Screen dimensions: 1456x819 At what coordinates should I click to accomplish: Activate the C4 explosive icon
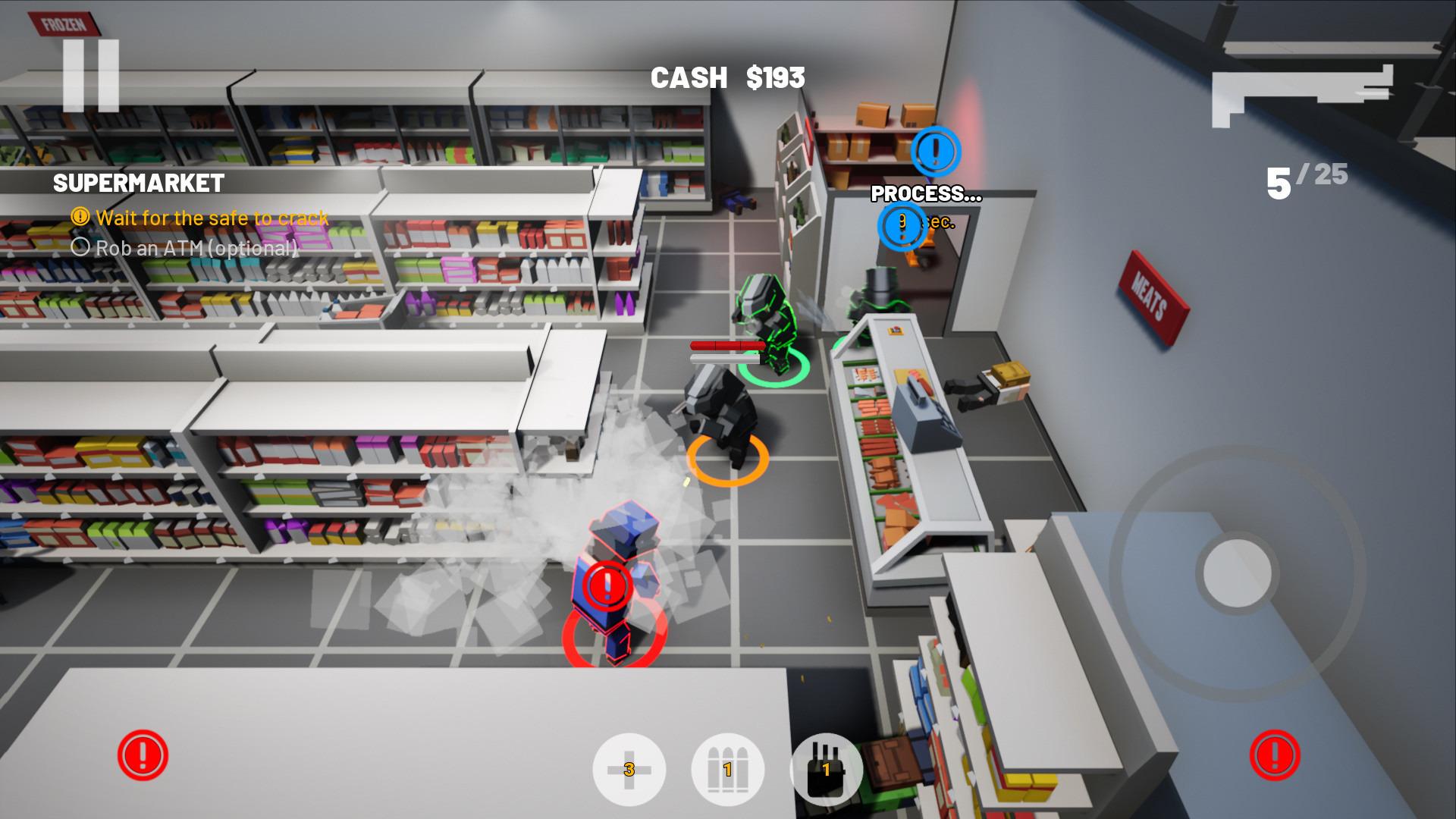pyautogui.click(x=826, y=769)
